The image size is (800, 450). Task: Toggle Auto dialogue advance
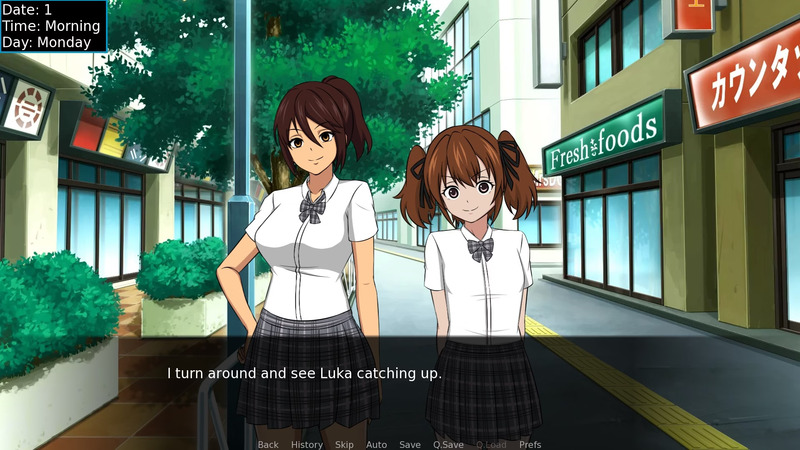tap(376, 444)
